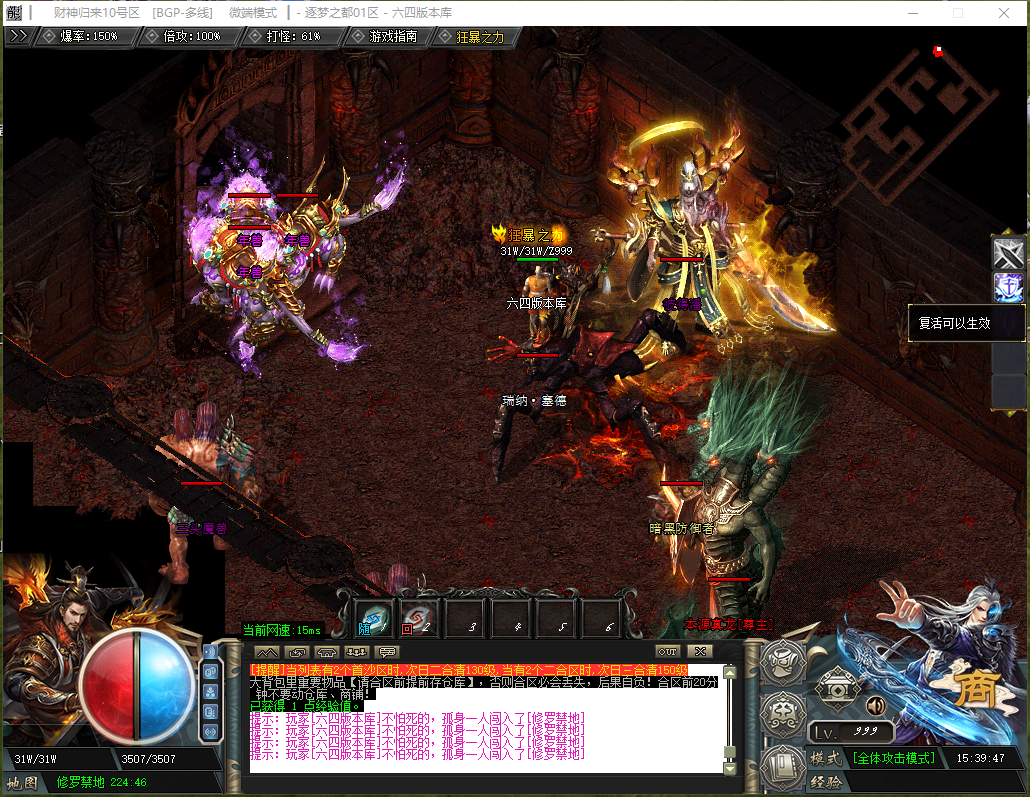The width and height of the screenshot is (1030, 797).
Task: Close the chat panel with the X button
Action: 700,652
